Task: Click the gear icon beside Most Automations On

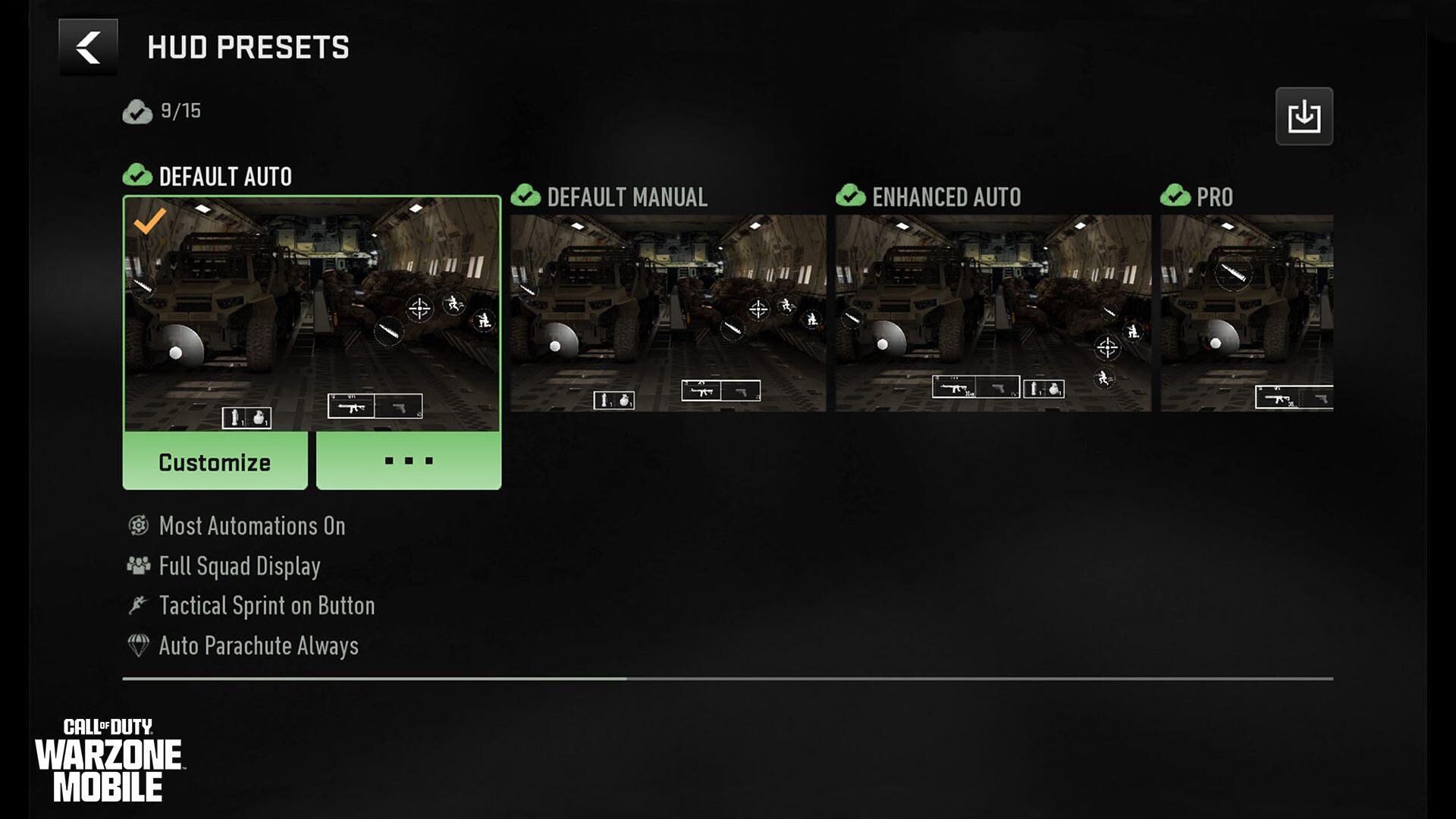Action: point(137,526)
